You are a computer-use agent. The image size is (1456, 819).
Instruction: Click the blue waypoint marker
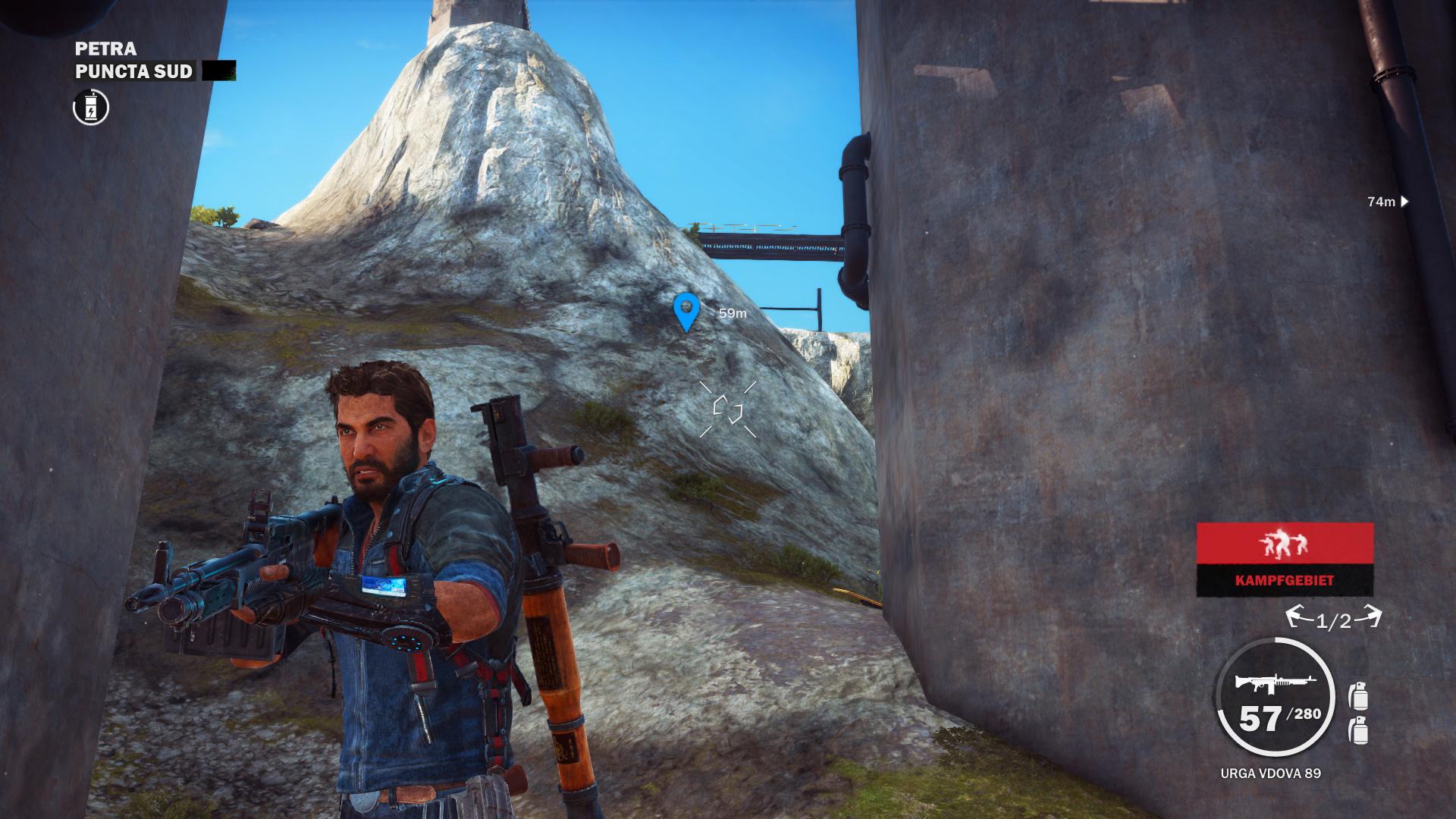(686, 311)
